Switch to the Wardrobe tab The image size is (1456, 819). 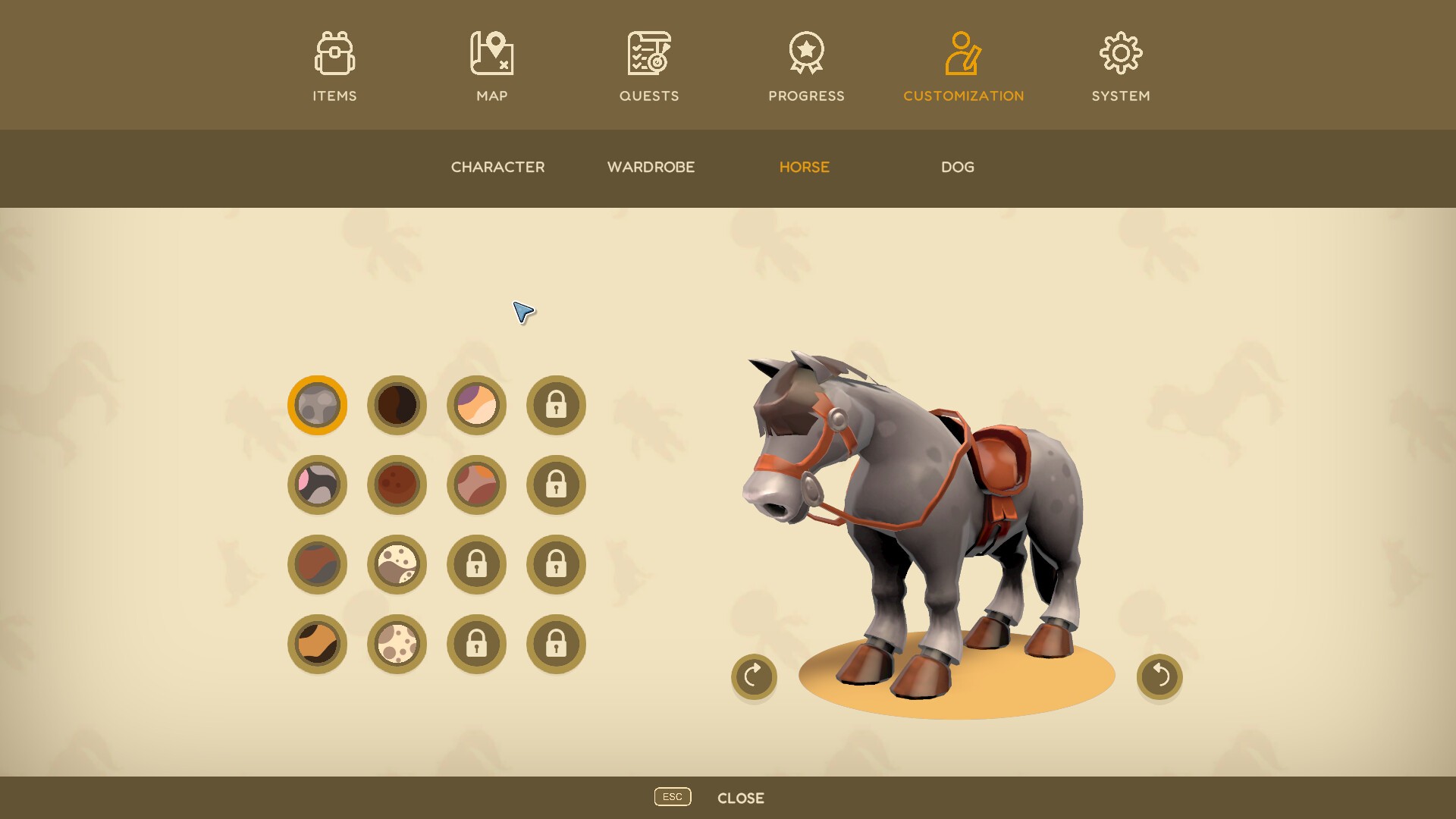(x=651, y=167)
